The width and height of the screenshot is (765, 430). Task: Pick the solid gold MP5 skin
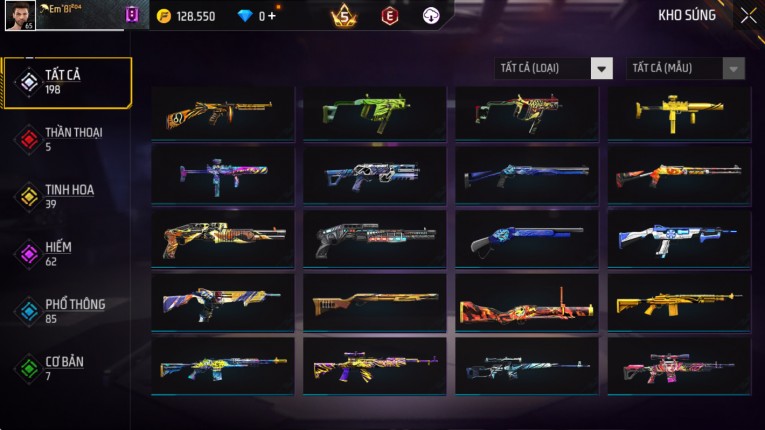coord(679,112)
